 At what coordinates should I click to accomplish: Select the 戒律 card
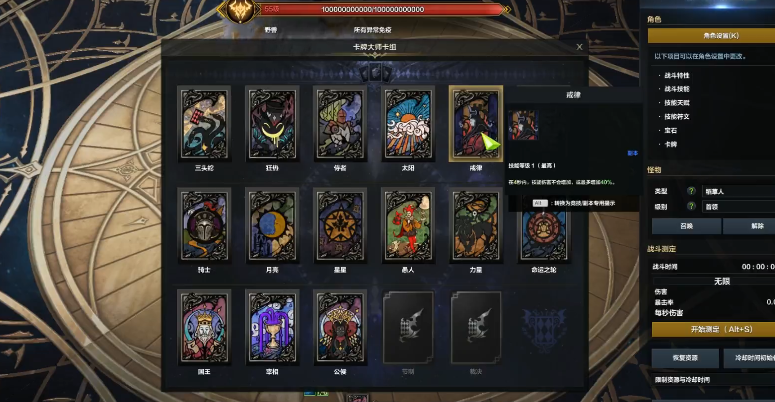pyautogui.click(x=476, y=124)
